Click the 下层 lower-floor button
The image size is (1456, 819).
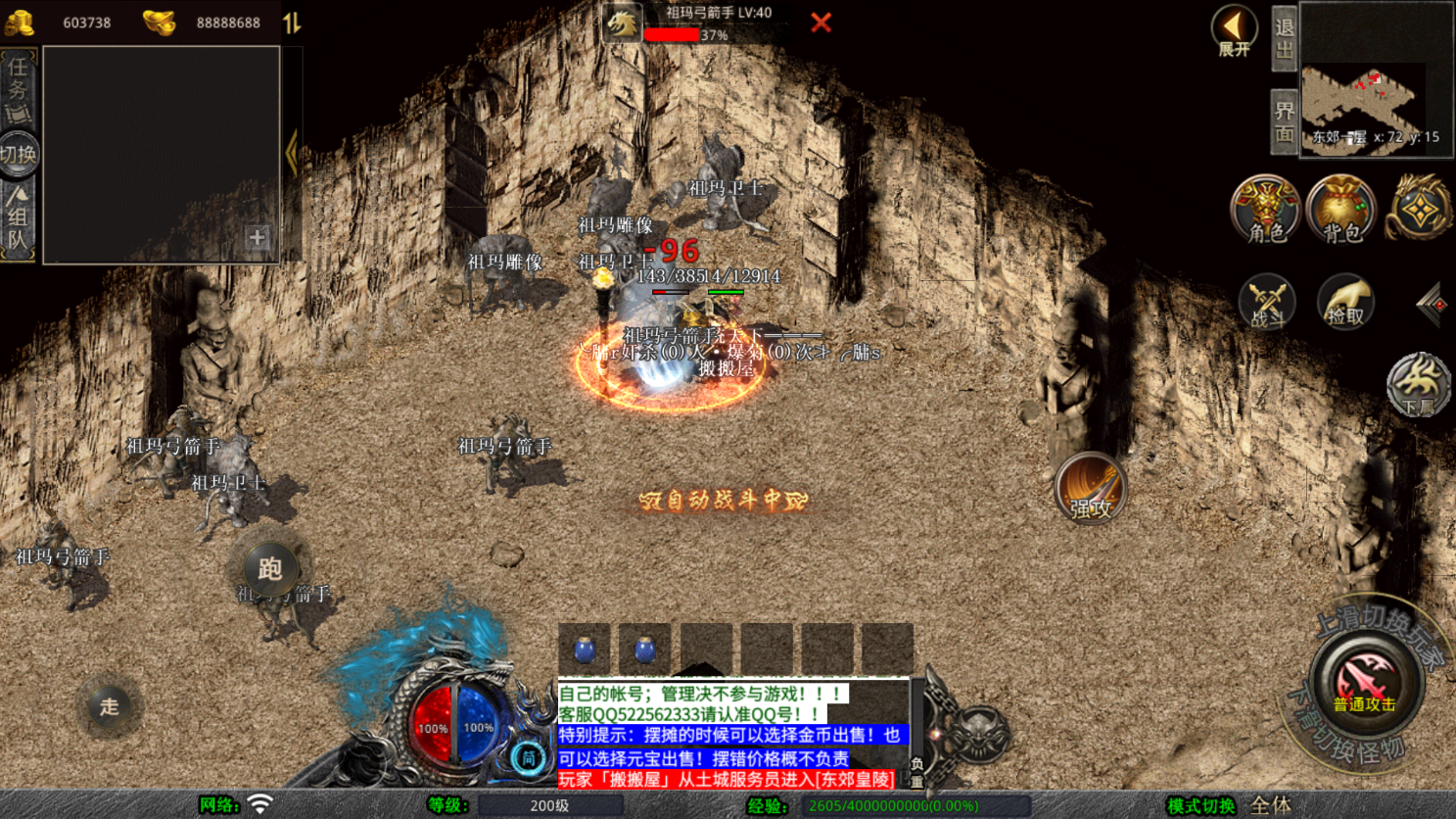(x=1417, y=385)
